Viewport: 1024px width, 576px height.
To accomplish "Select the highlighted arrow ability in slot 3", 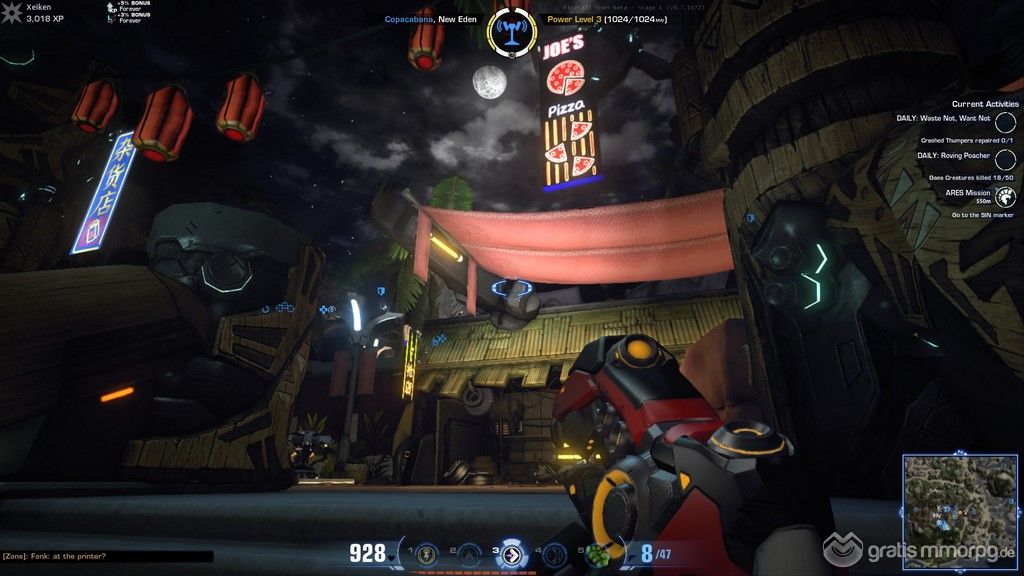I will pos(511,554).
